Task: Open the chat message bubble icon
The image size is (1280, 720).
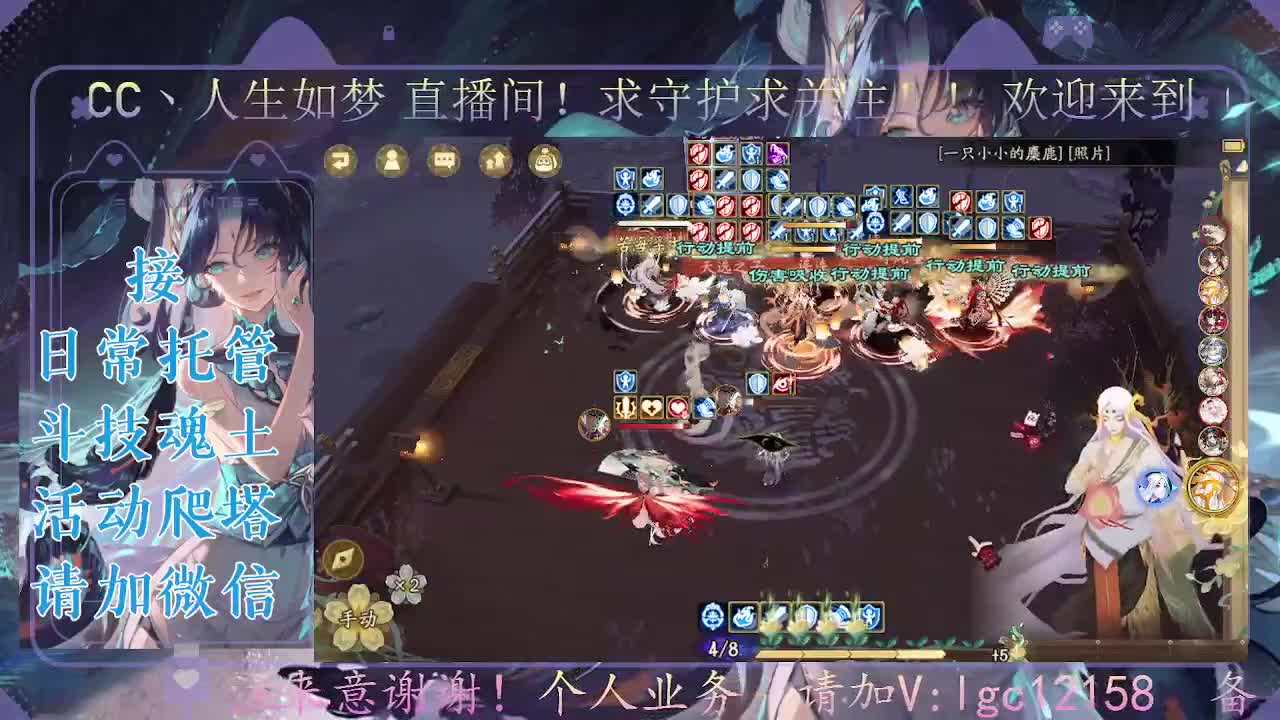Action: click(x=442, y=162)
